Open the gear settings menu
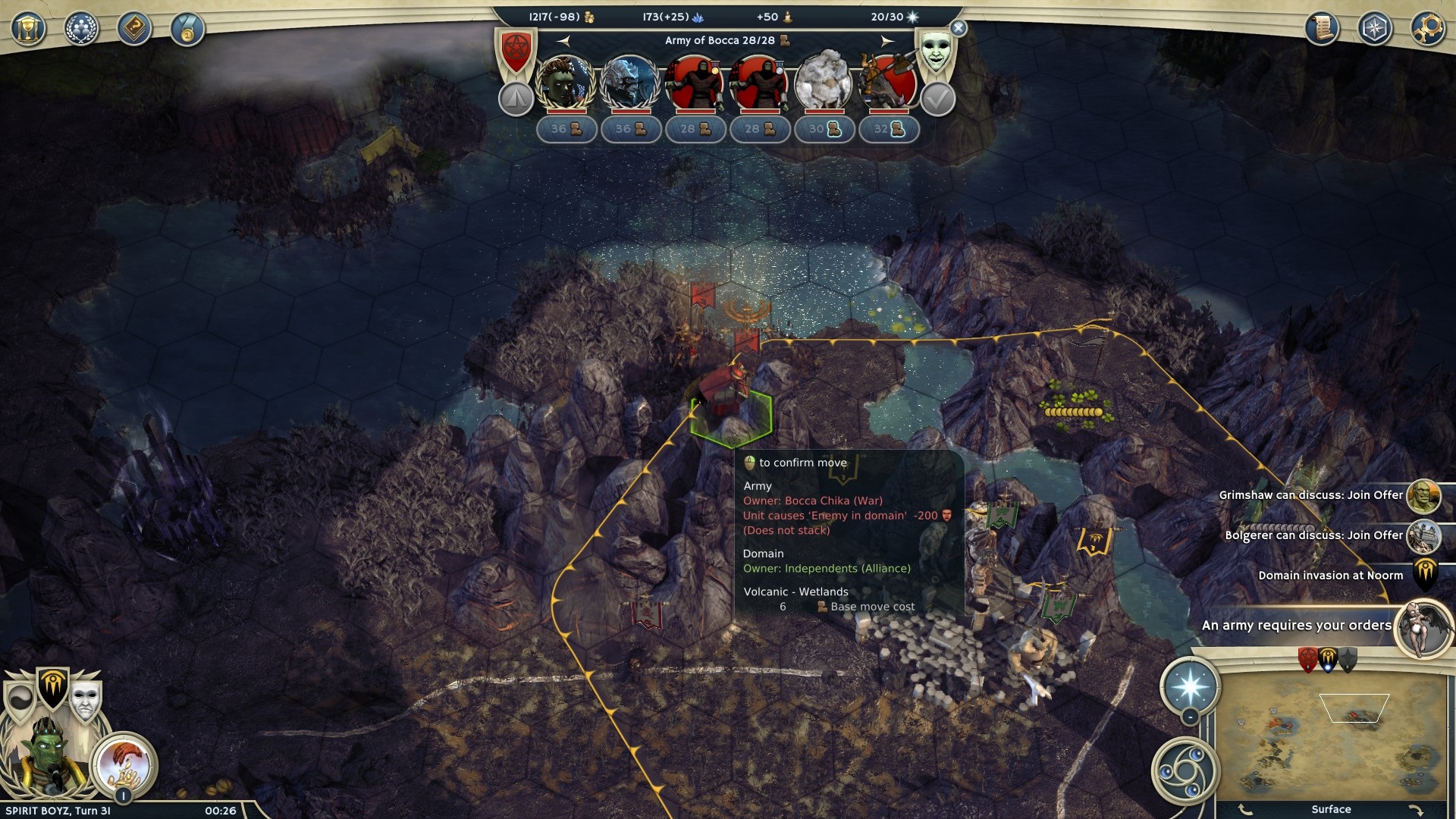 1427,30
